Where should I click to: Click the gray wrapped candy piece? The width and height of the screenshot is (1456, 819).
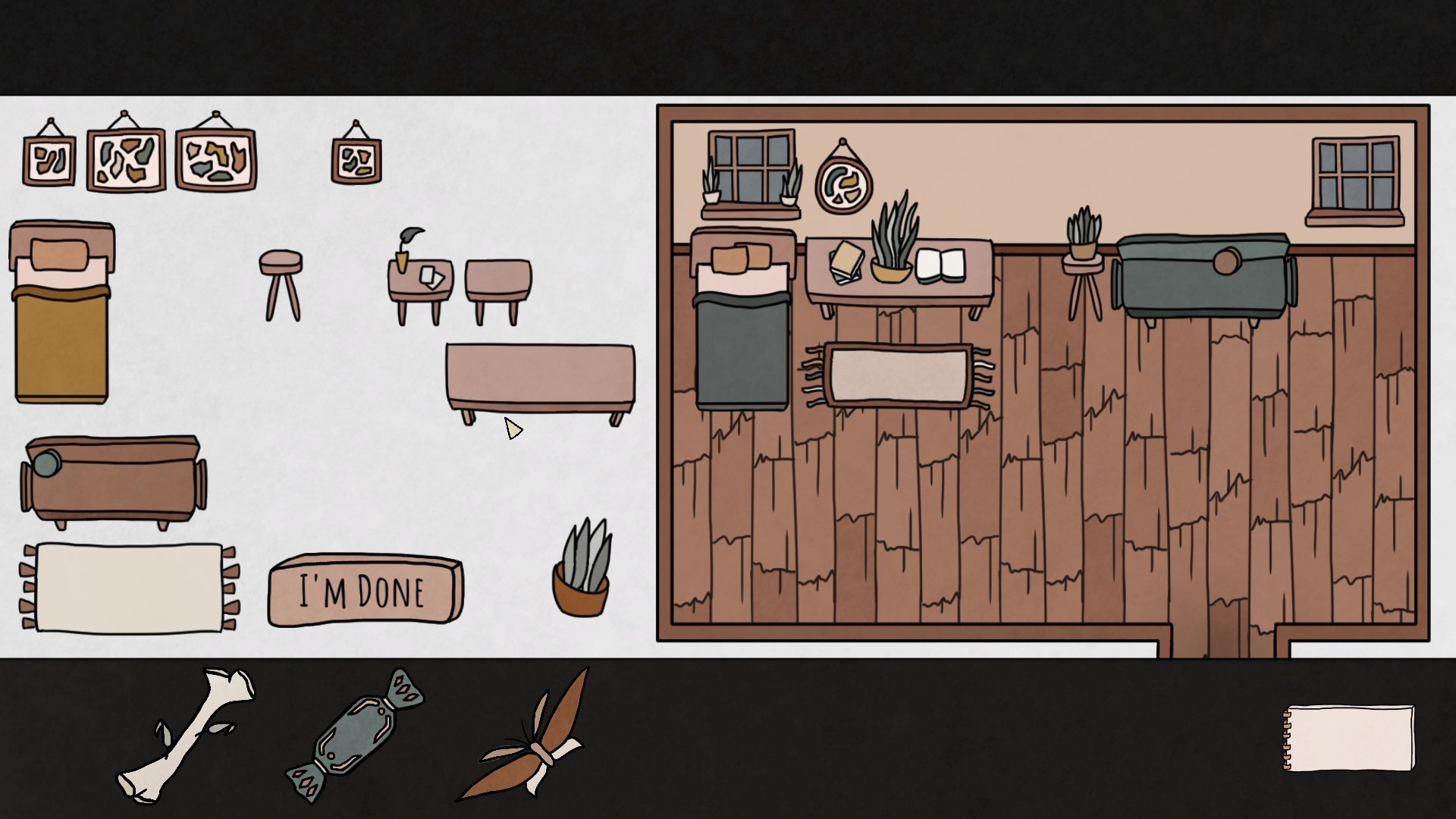pos(355,736)
